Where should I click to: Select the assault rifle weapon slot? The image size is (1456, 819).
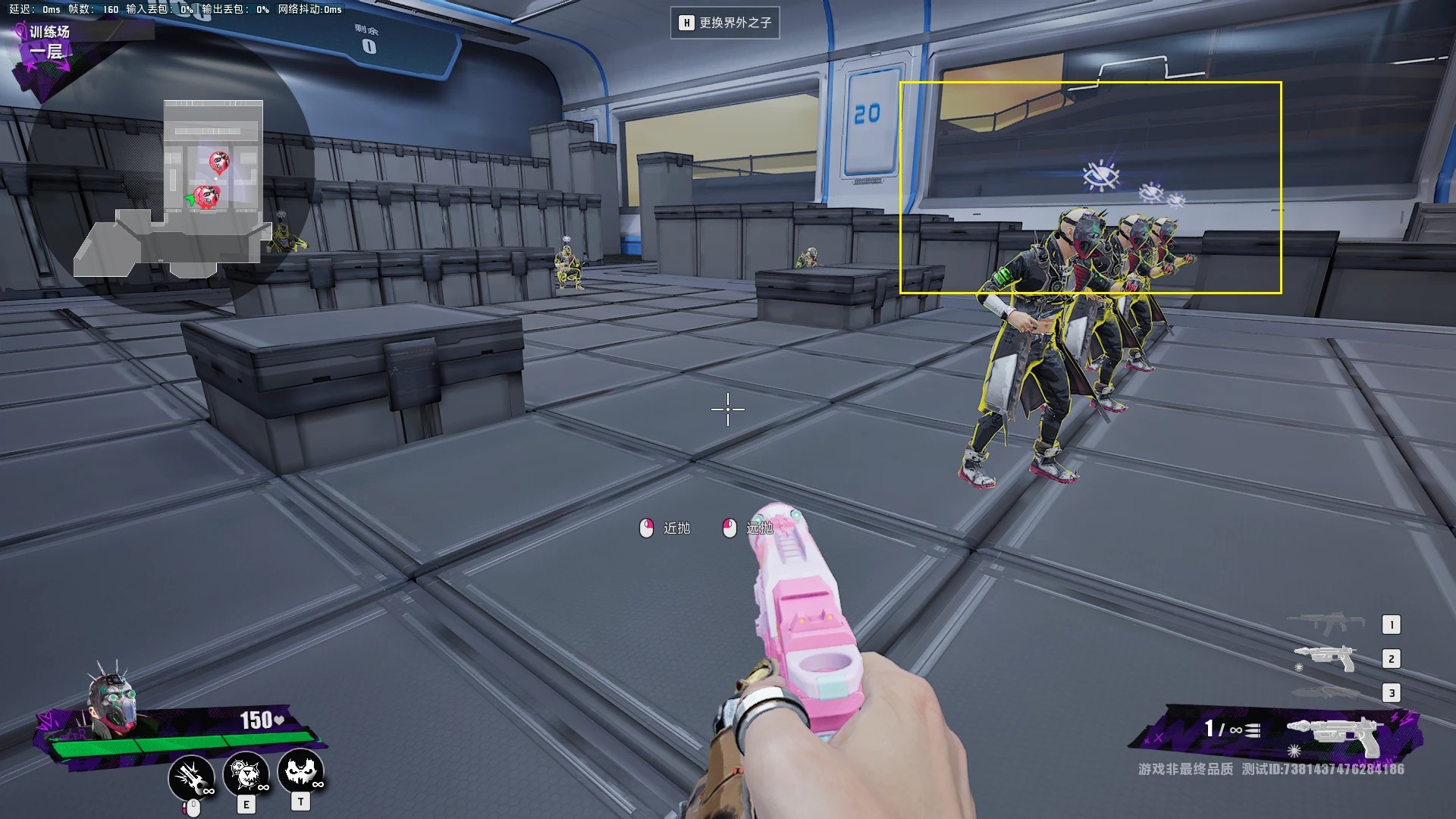pos(1326,623)
